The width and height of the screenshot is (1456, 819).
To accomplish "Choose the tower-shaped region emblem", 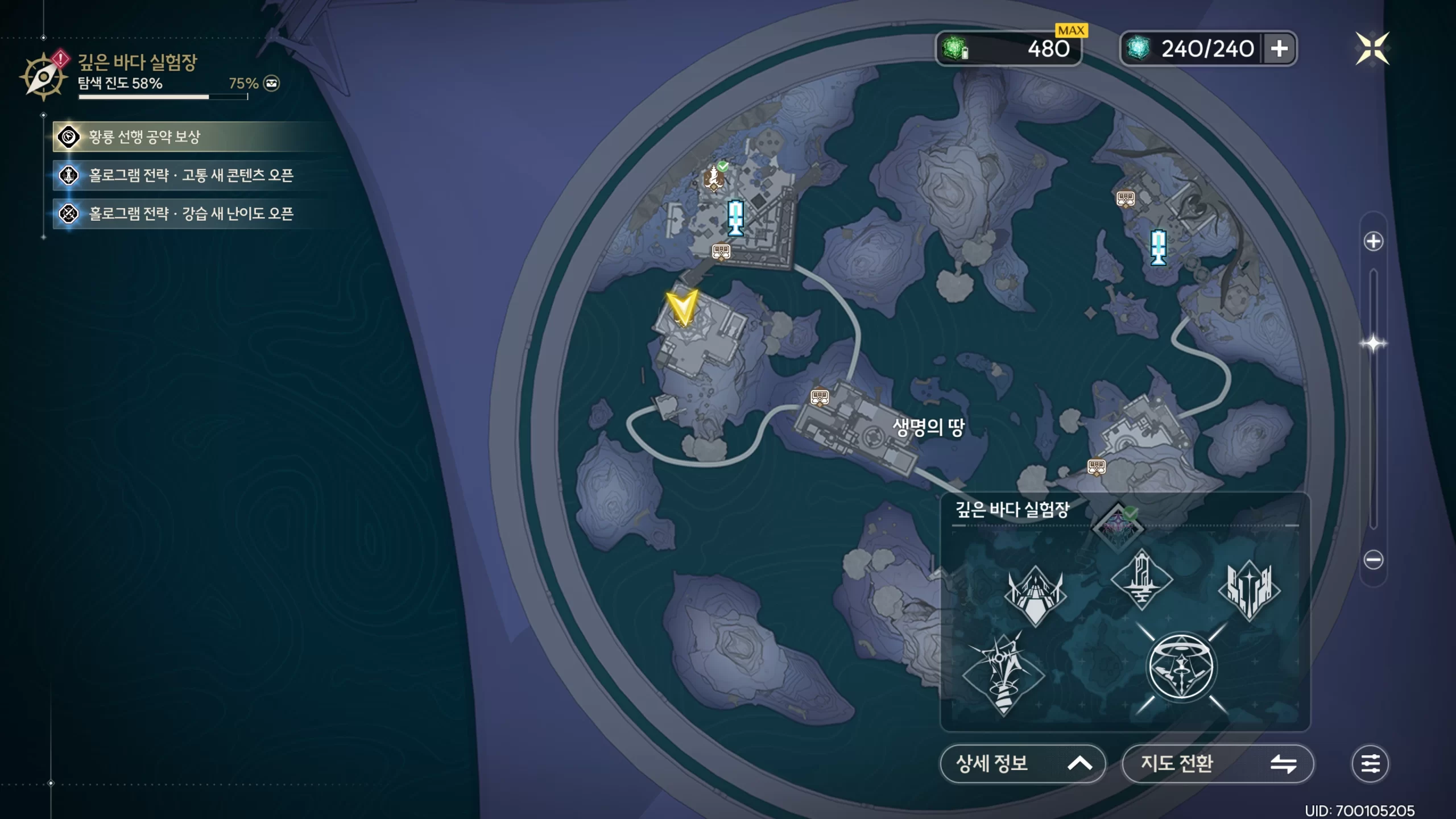I will [1141, 579].
